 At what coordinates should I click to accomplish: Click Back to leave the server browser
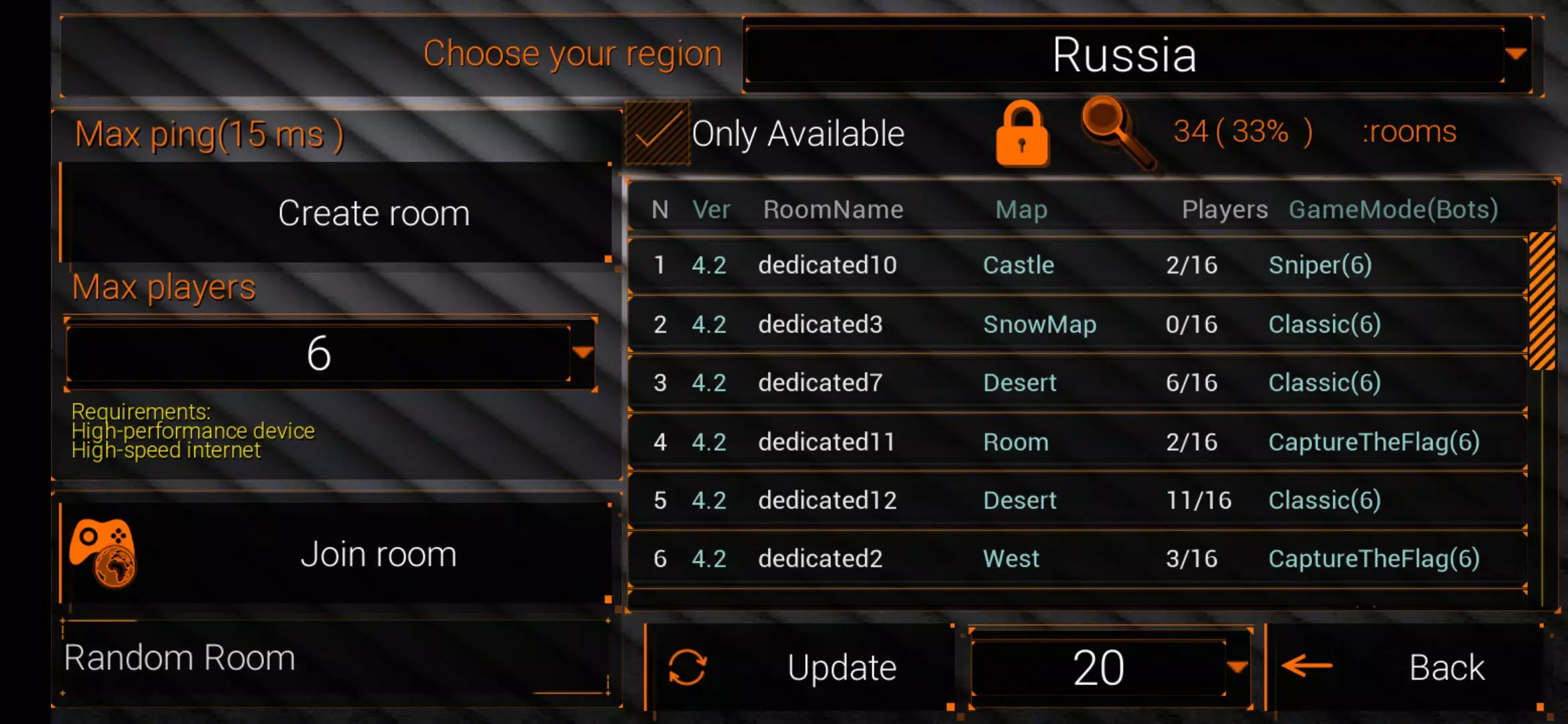click(1446, 666)
